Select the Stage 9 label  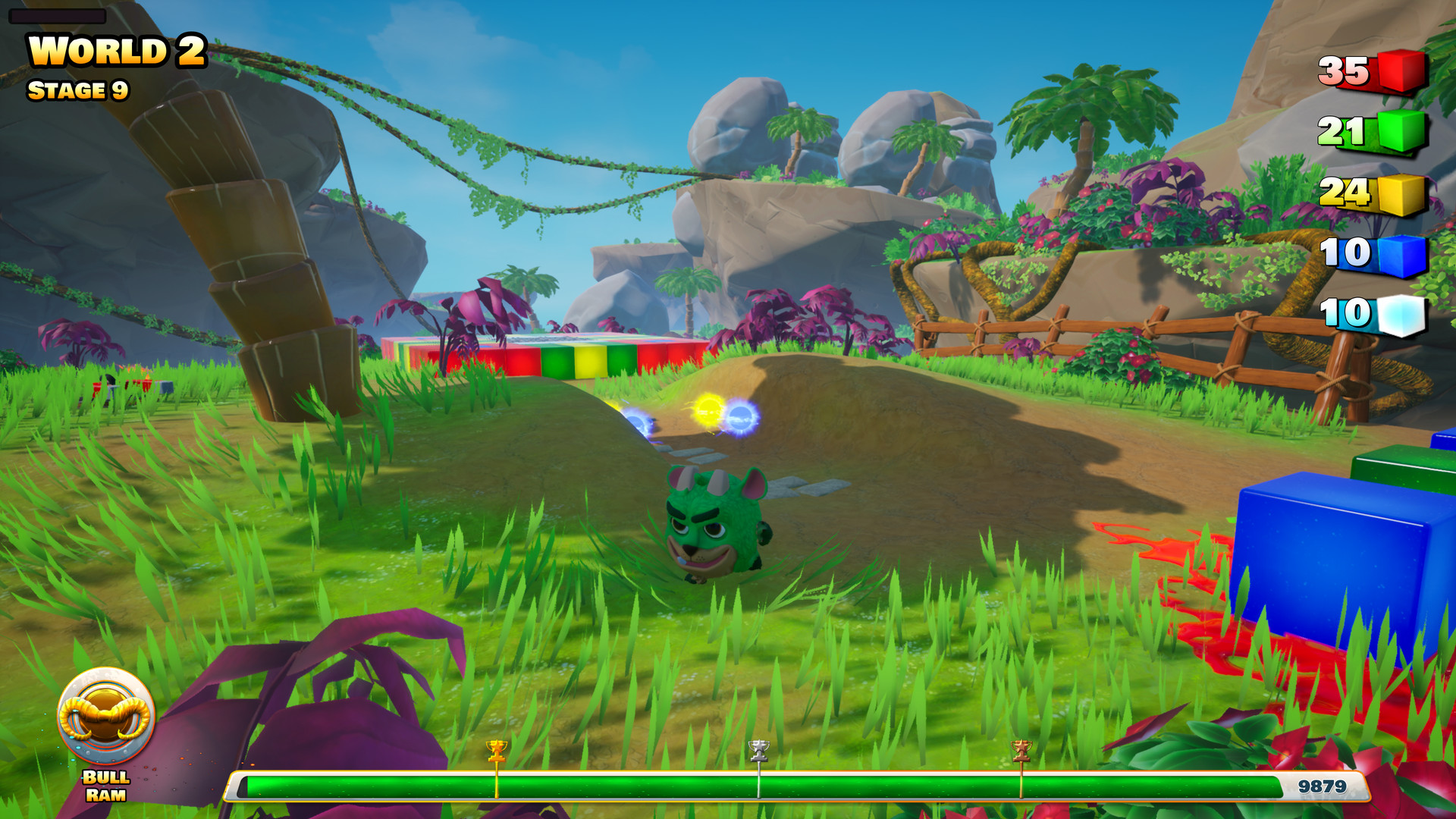[78, 91]
